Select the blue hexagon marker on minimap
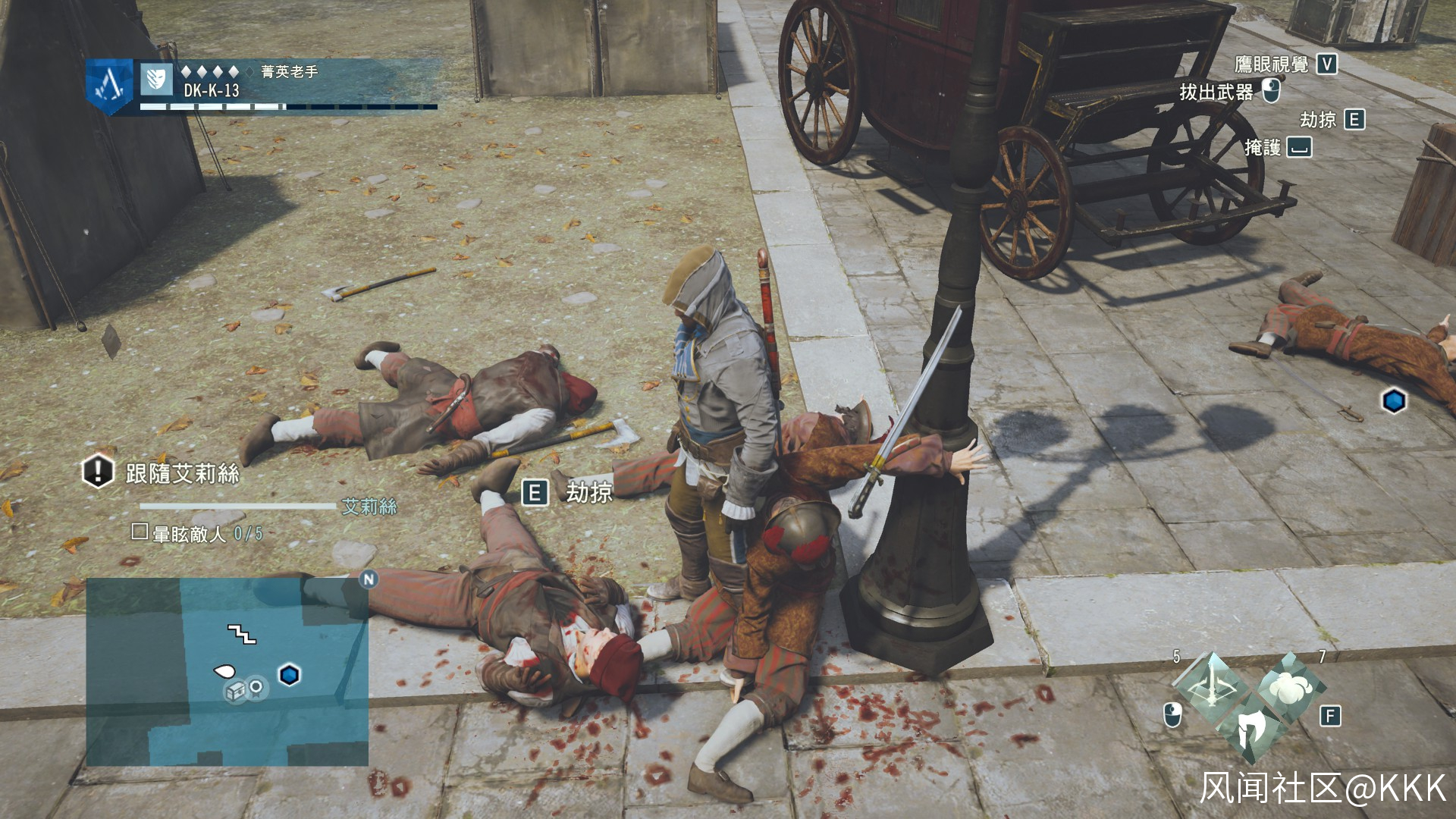 (x=289, y=674)
